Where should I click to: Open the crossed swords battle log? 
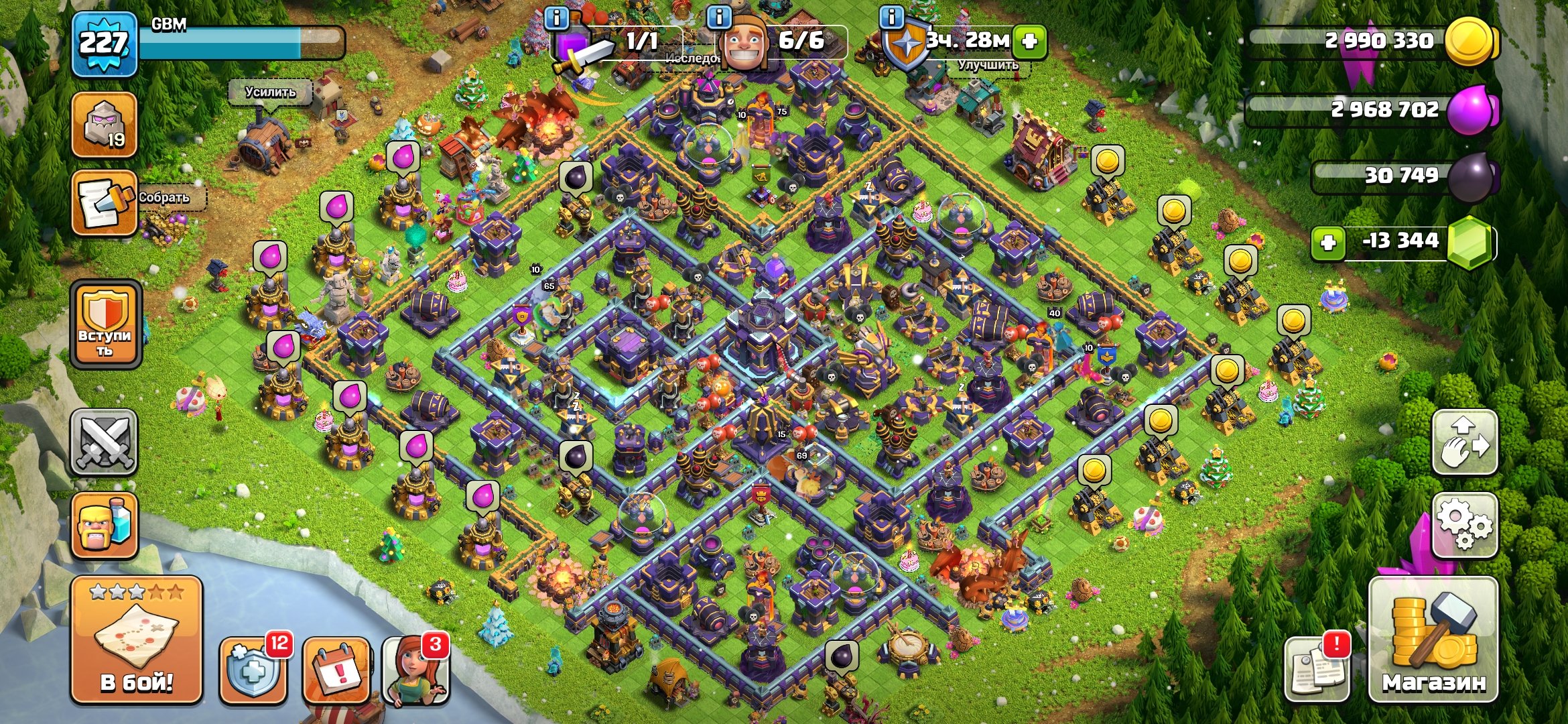[104, 442]
